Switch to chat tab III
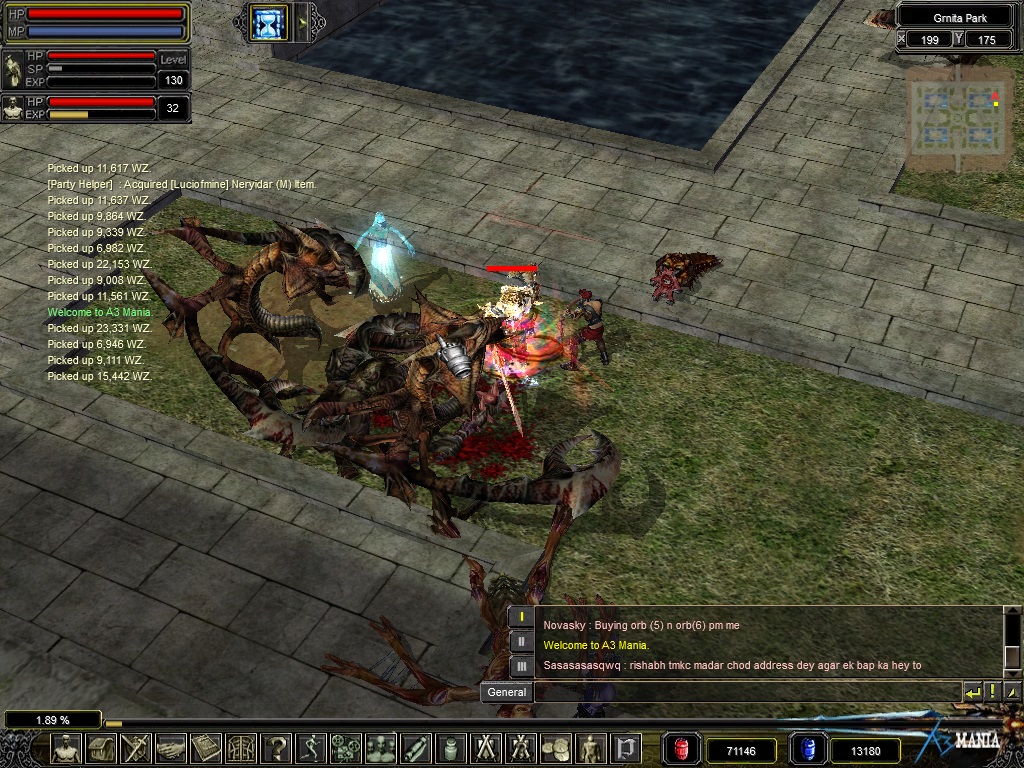The width and height of the screenshot is (1024, 768). [521, 665]
